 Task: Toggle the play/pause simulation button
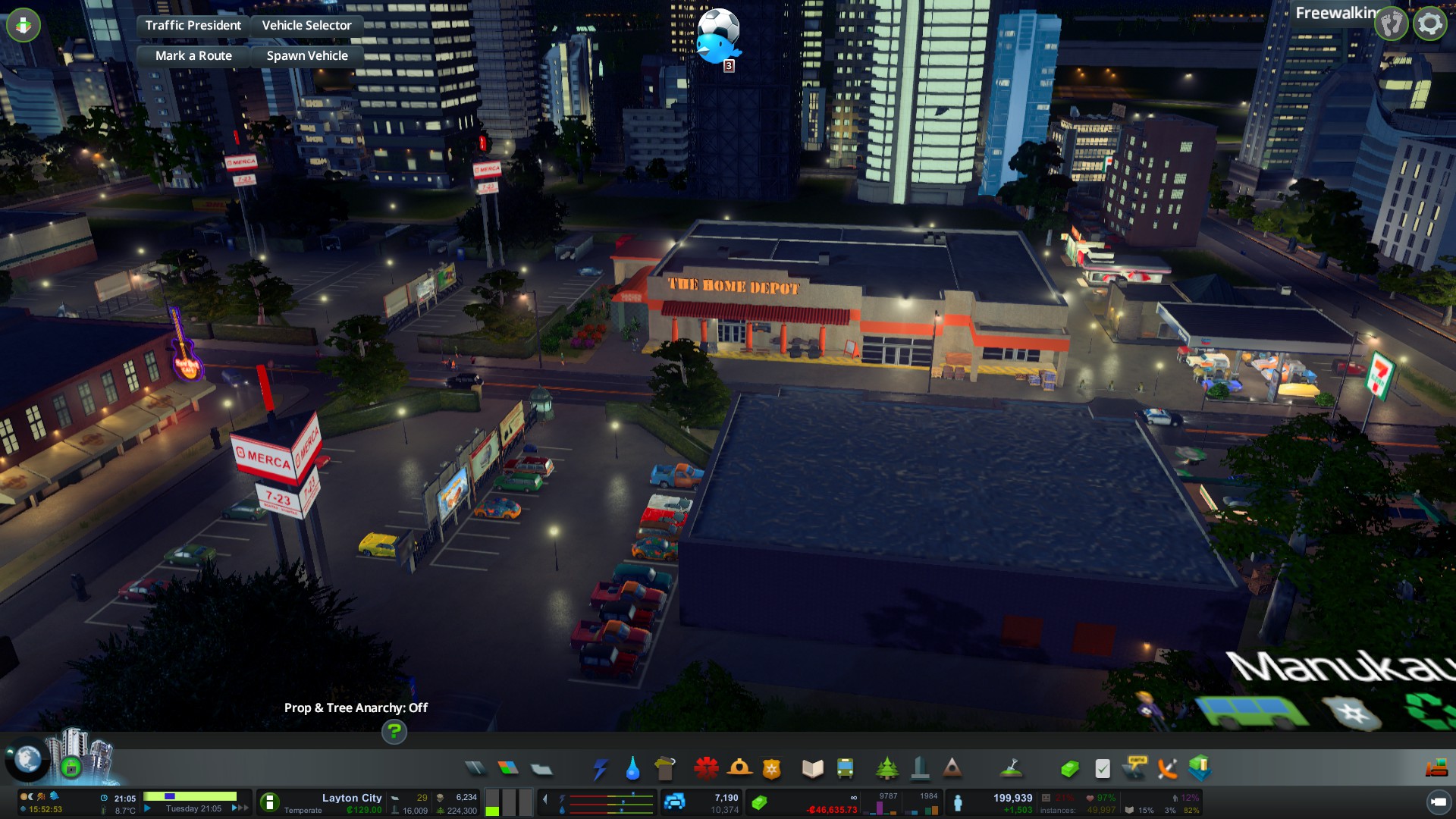148,808
